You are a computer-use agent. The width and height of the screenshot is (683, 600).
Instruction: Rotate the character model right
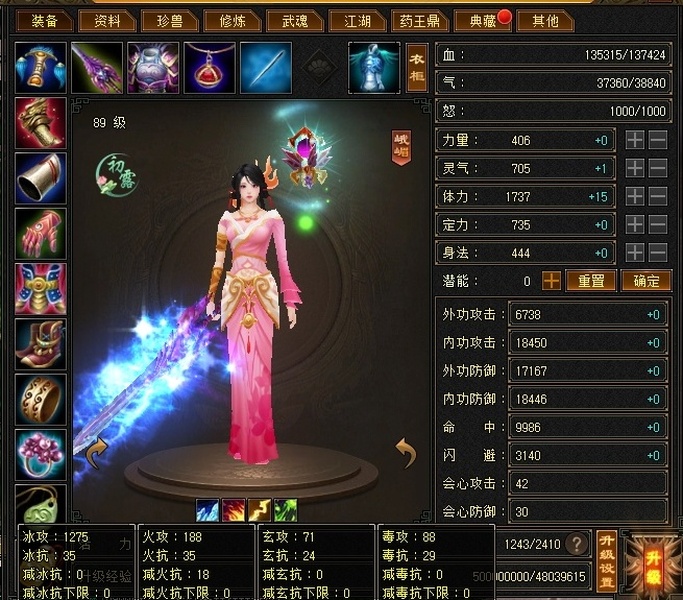(404, 453)
